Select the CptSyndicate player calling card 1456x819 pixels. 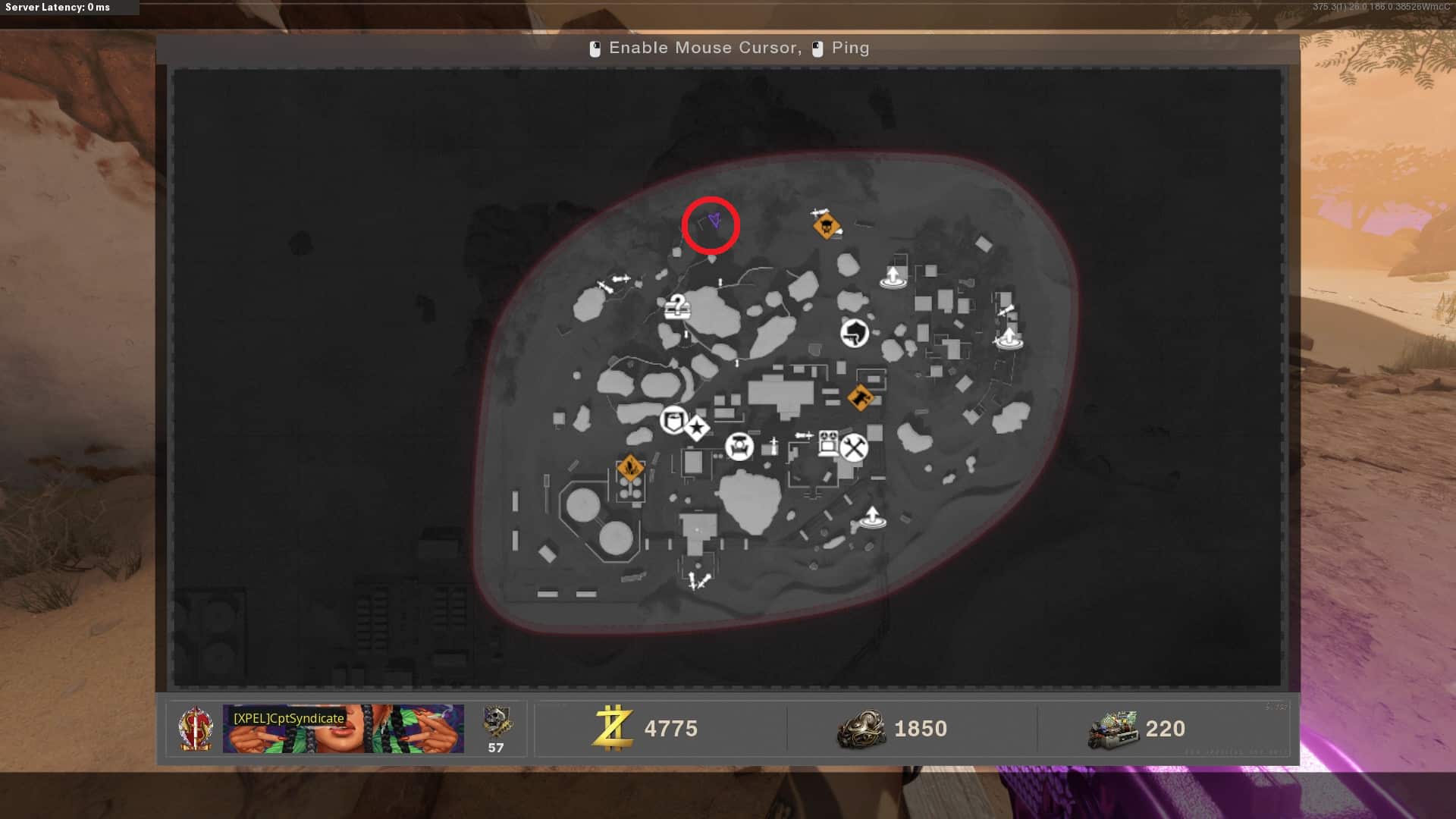click(x=343, y=729)
